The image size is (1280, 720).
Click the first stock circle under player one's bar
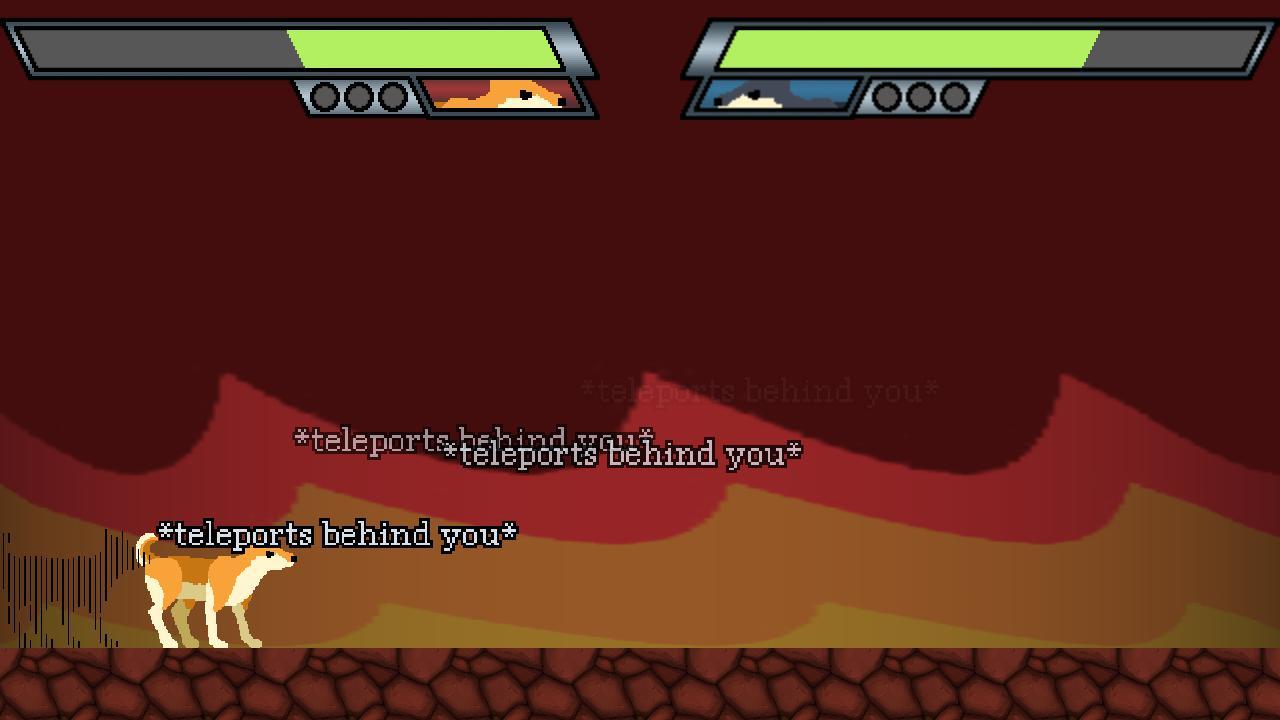point(324,98)
